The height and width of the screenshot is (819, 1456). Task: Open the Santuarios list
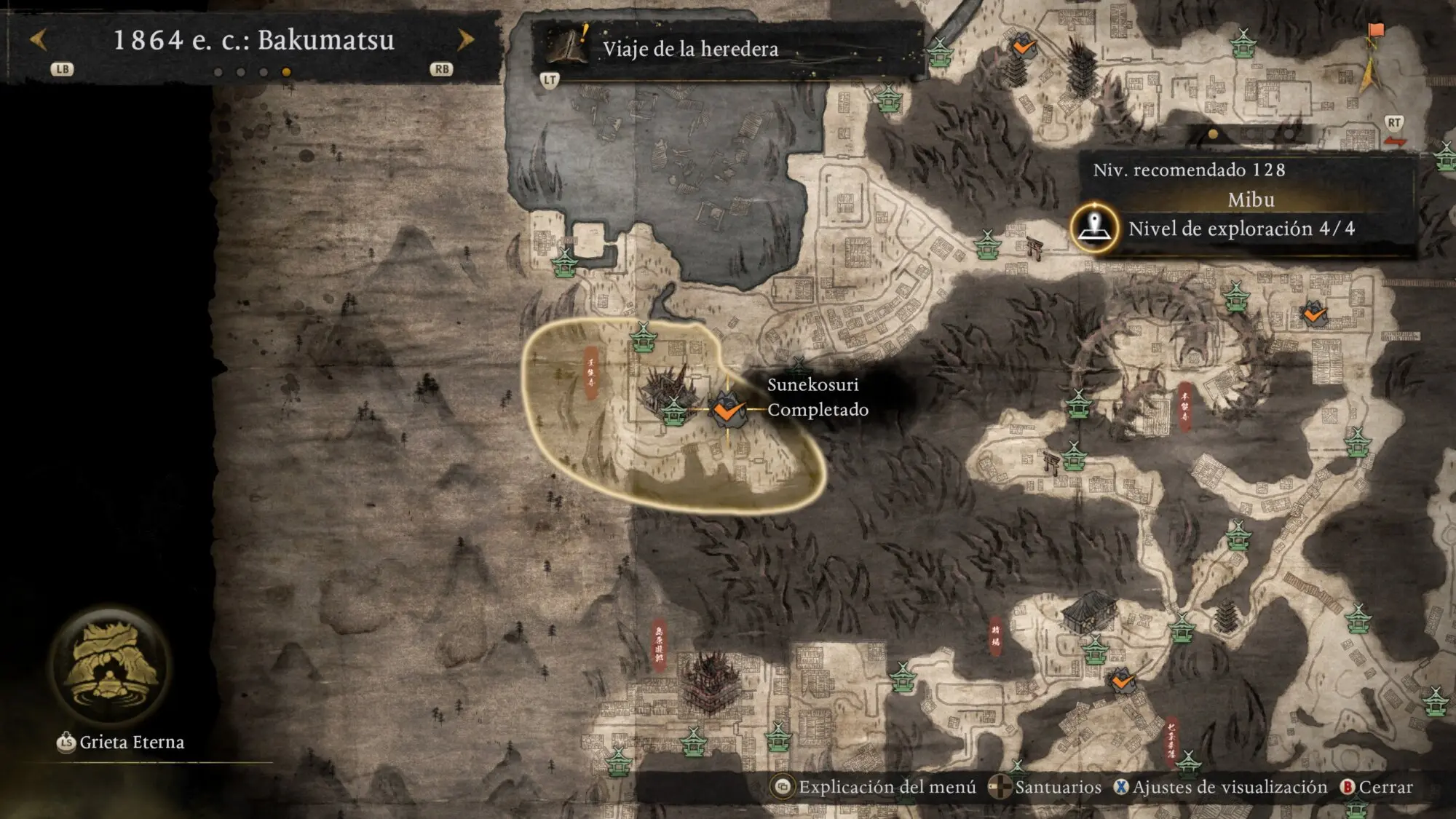point(1046,787)
